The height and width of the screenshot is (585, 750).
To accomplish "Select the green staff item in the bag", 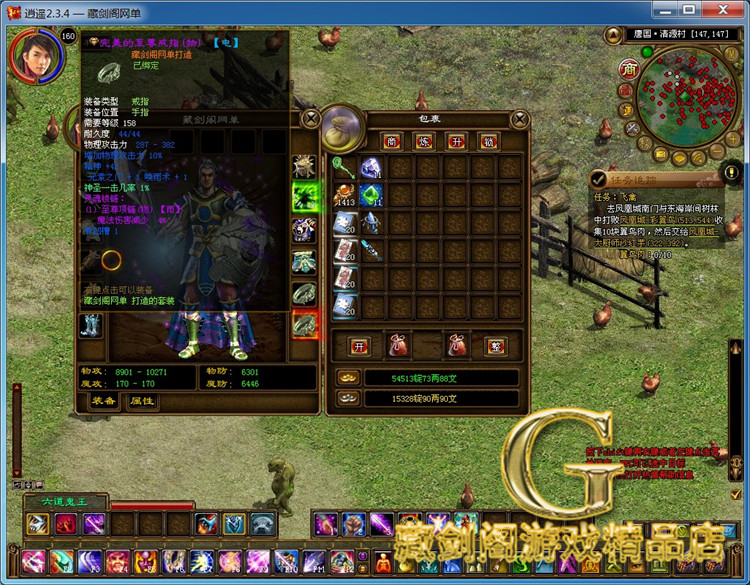I will (x=345, y=167).
